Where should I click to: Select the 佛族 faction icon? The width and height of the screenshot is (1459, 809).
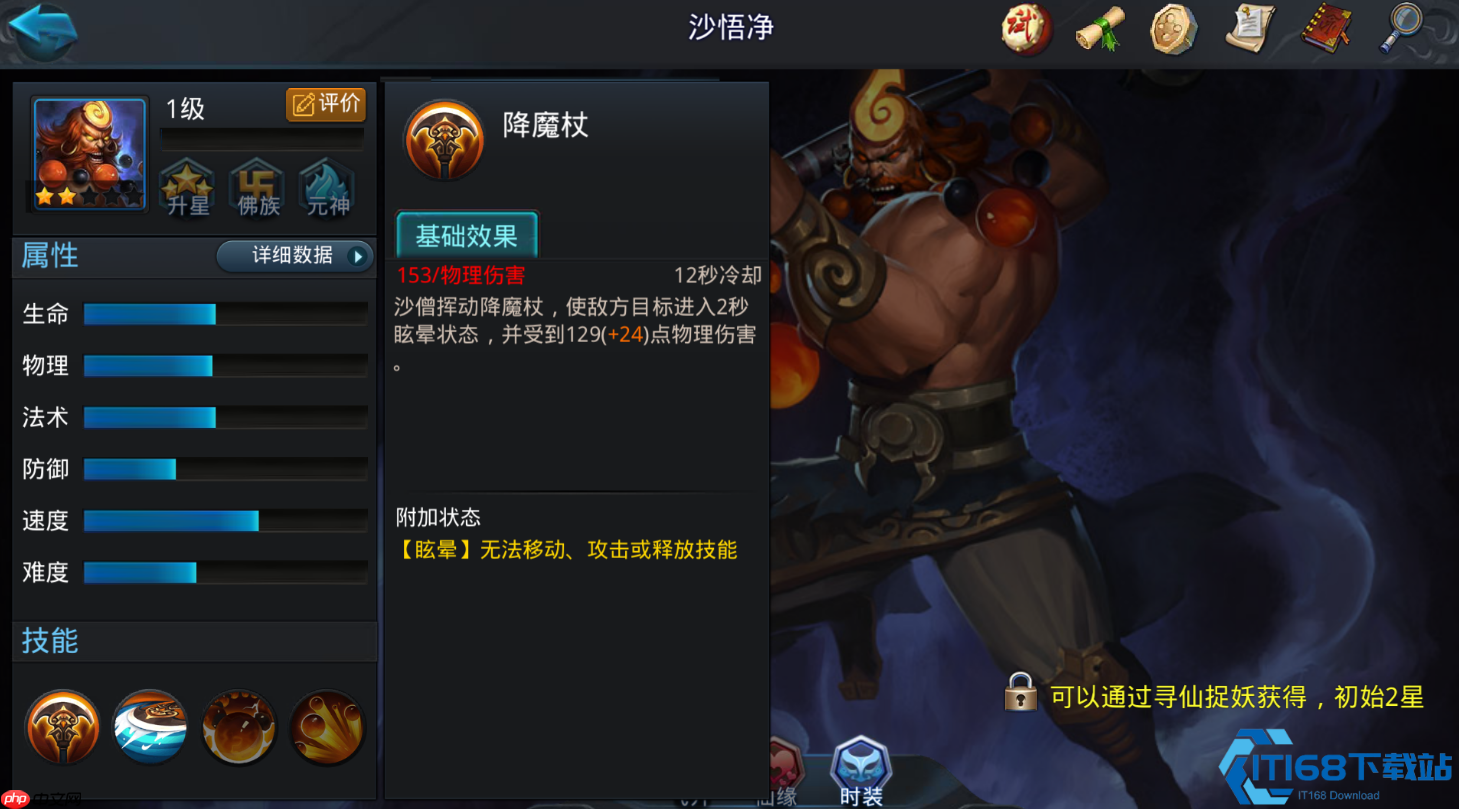tap(258, 186)
